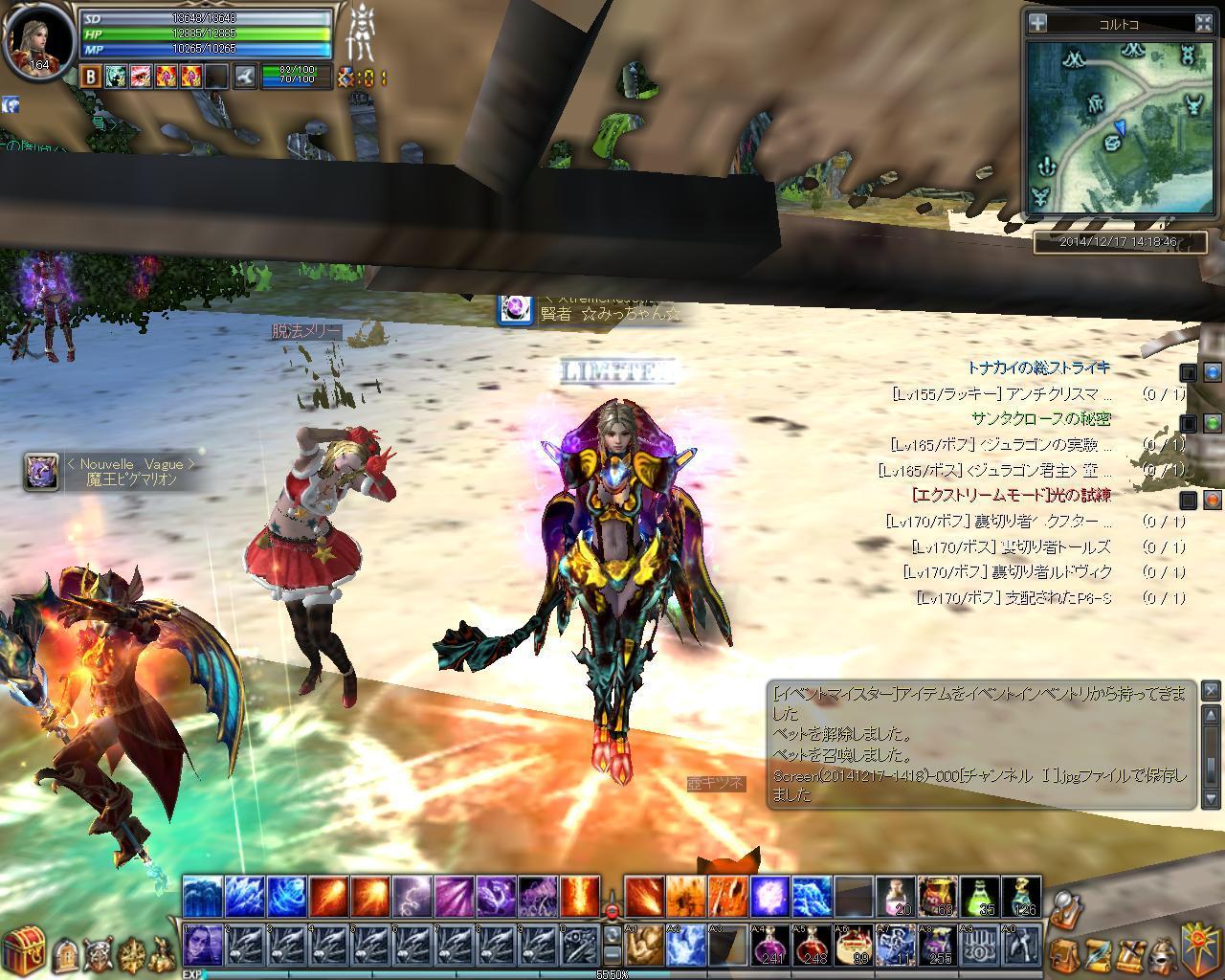The image size is (1225, 980).
Task: Toggle the minimap size with the arrows button
Action: click(1204, 23)
